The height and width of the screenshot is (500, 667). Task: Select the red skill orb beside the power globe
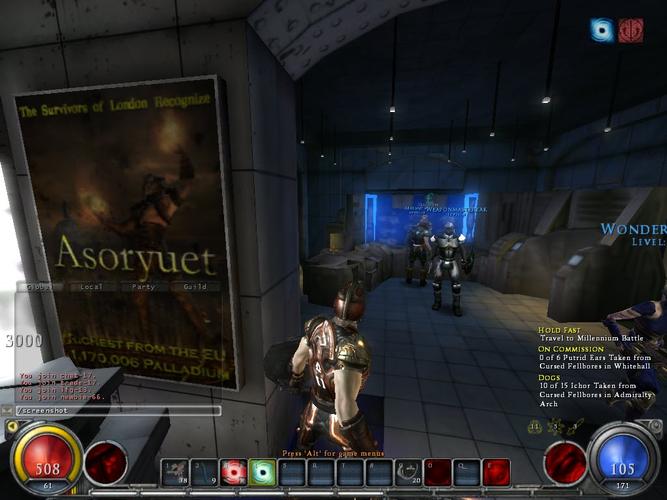pyautogui.click(x=565, y=462)
